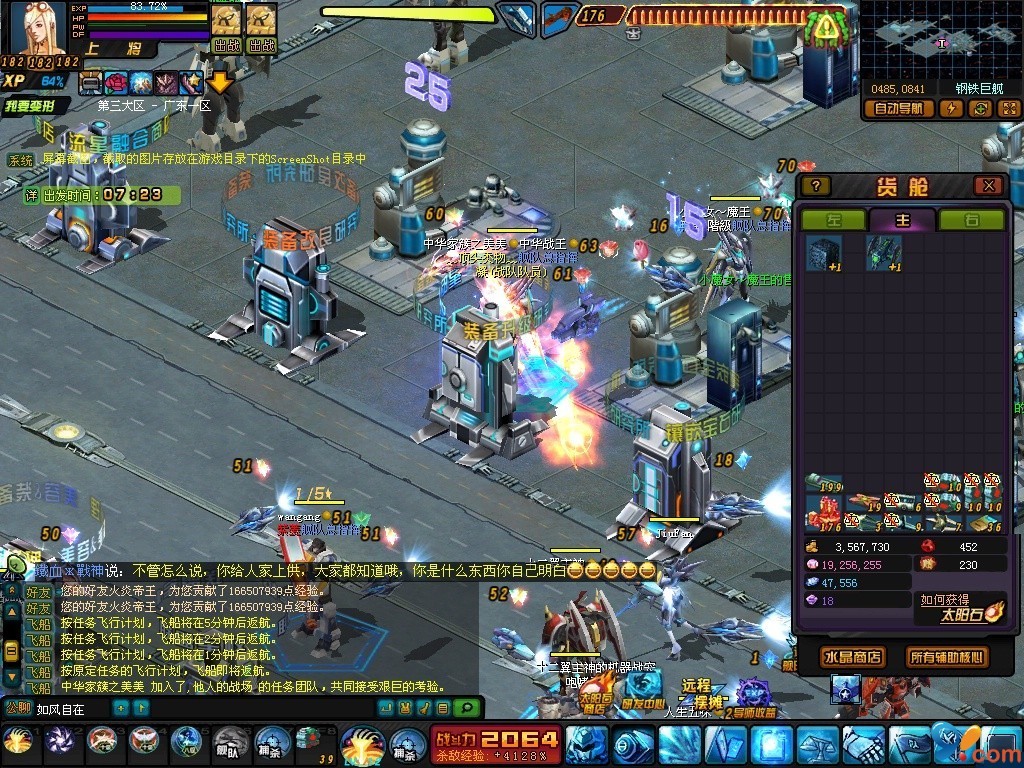Click the orange down arrow icon
This screenshot has height=768, width=1024.
click(x=219, y=82)
